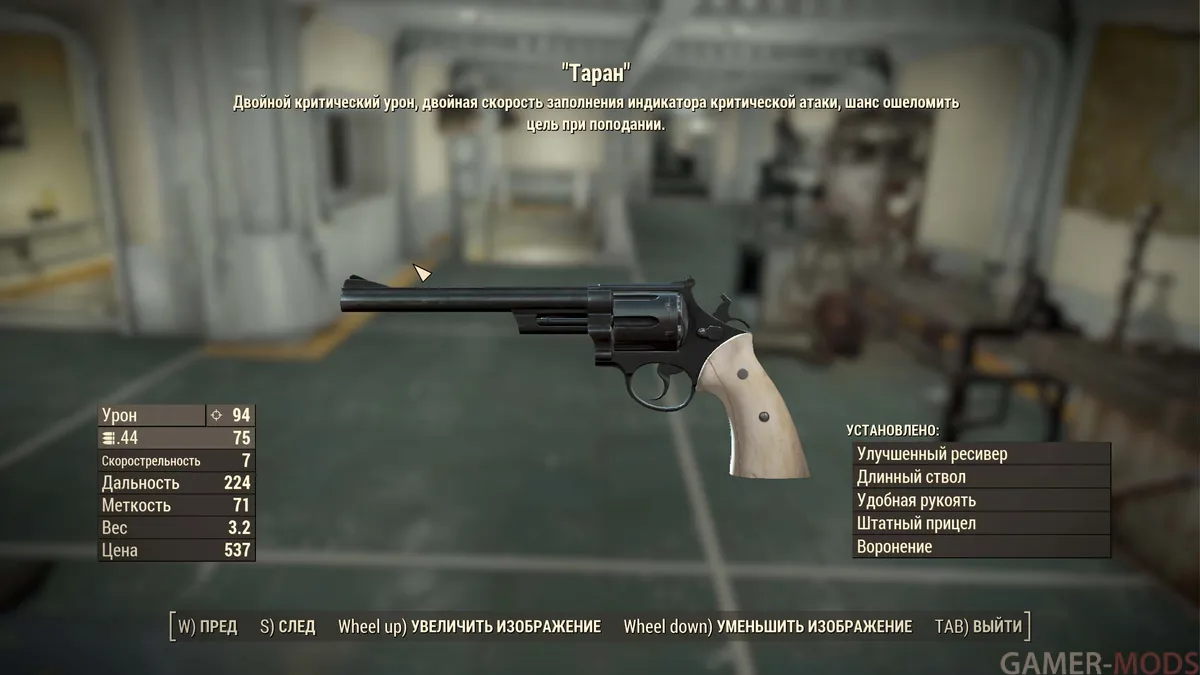Click УМЕНЬШИТЬ ИЗОБРАЖЕНИЕ to zoom out
Viewport: 1200px width, 675px height.
[x=767, y=627]
